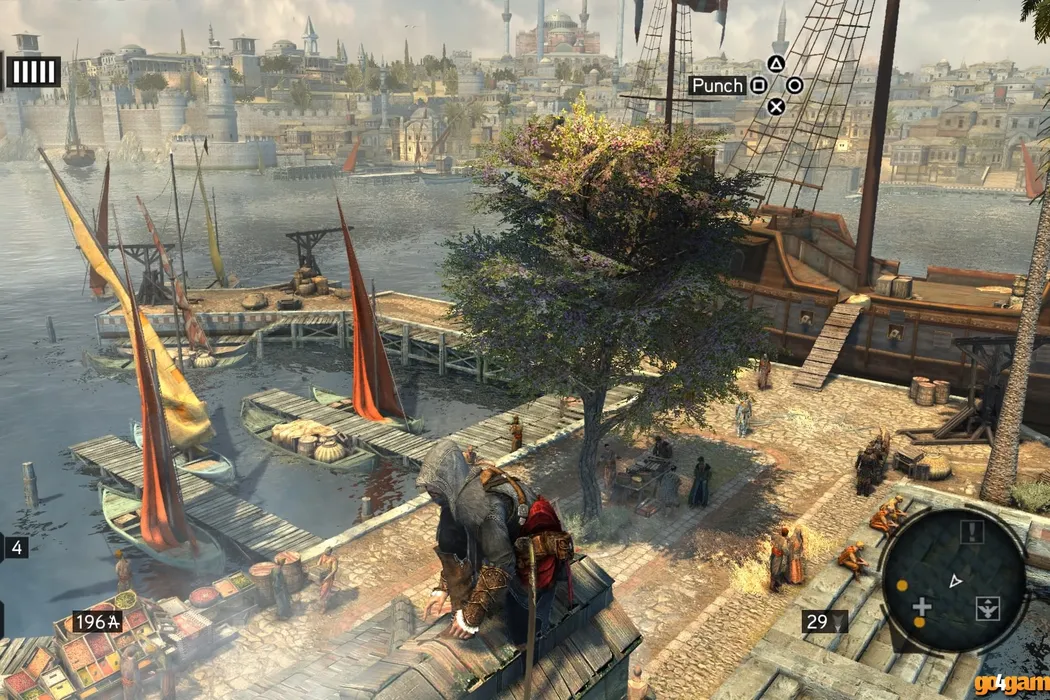Open the circular minimap

coord(953,580)
